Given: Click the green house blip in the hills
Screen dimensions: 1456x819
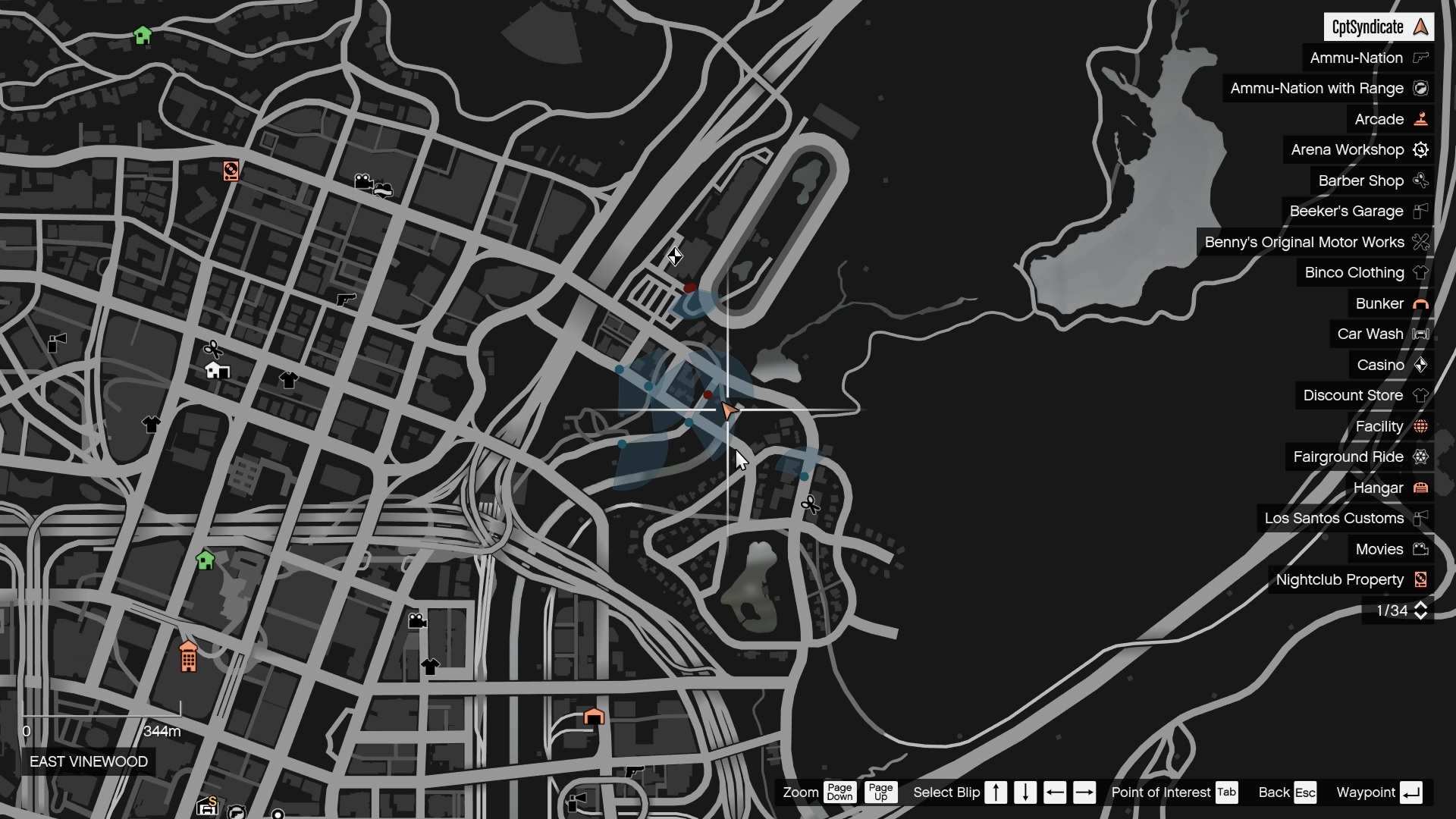Looking at the screenshot, I should (x=144, y=35).
